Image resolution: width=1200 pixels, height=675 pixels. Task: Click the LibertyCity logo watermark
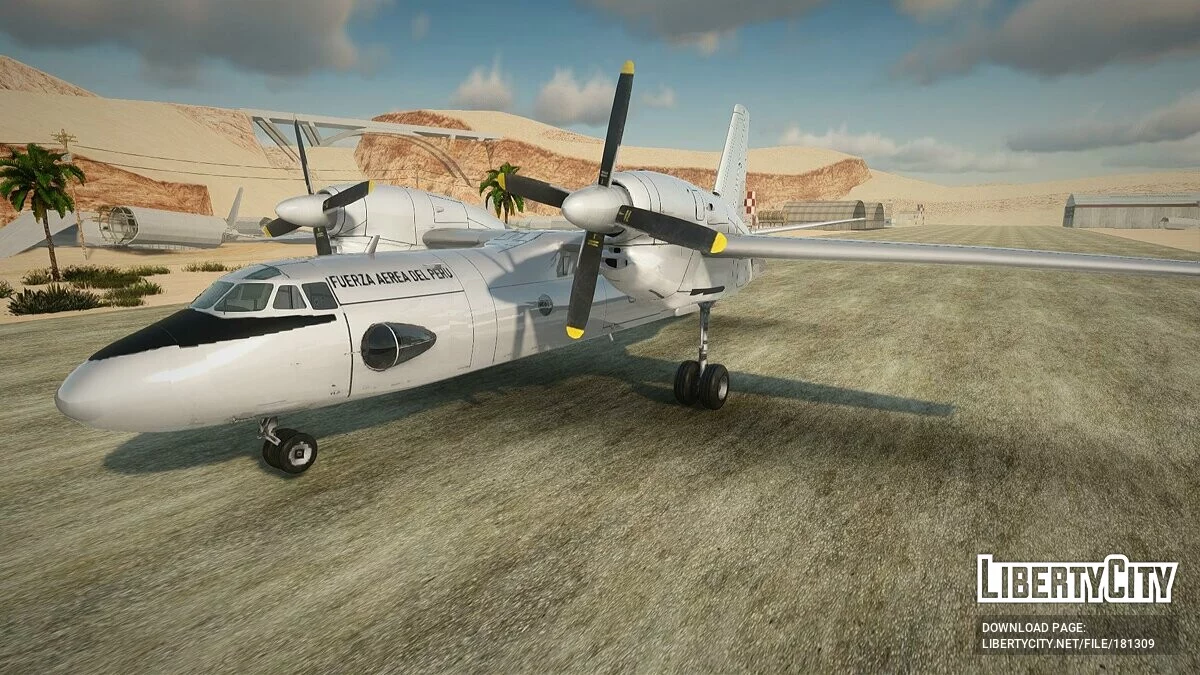point(1076,579)
